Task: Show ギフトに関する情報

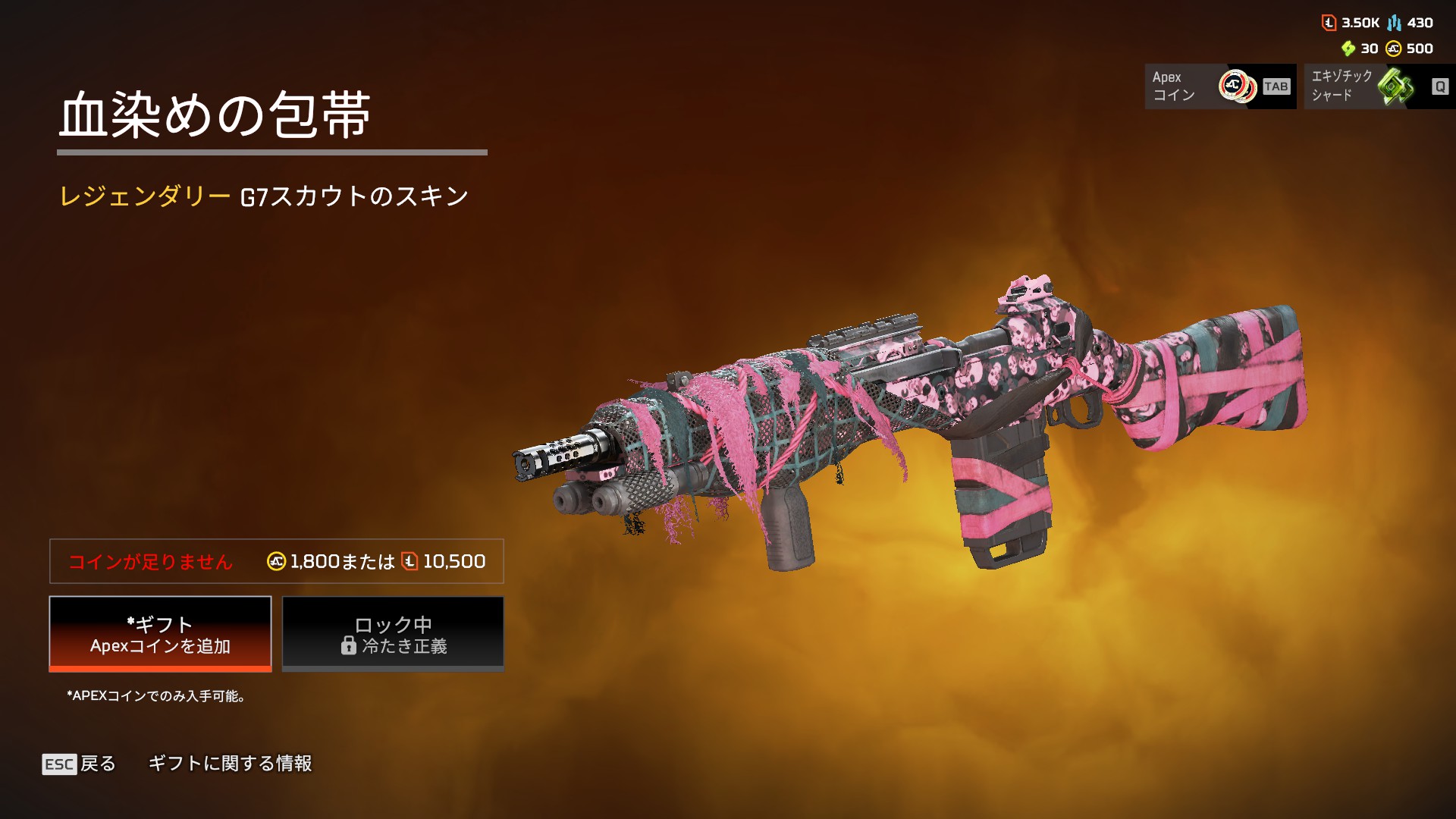Action: point(230,764)
